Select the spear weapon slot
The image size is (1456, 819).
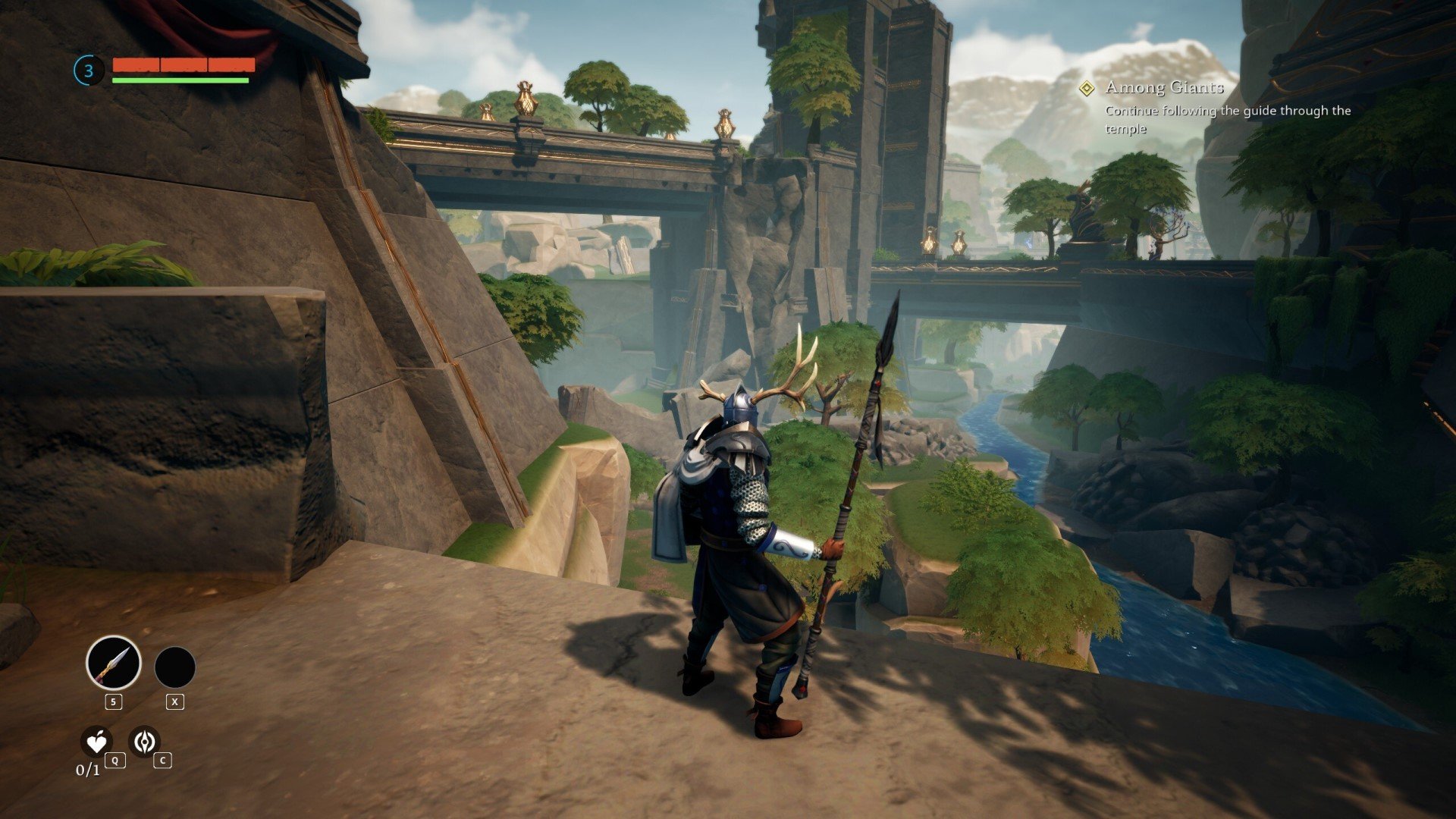[114, 663]
